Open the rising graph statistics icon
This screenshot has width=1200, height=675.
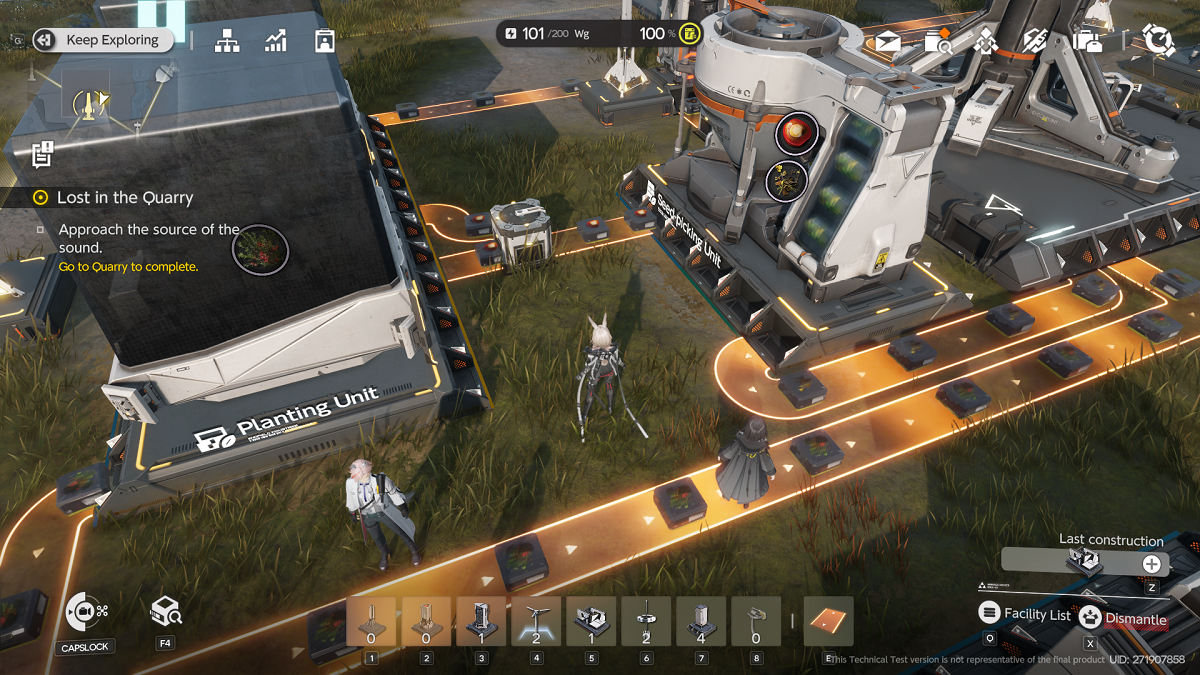pos(276,40)
